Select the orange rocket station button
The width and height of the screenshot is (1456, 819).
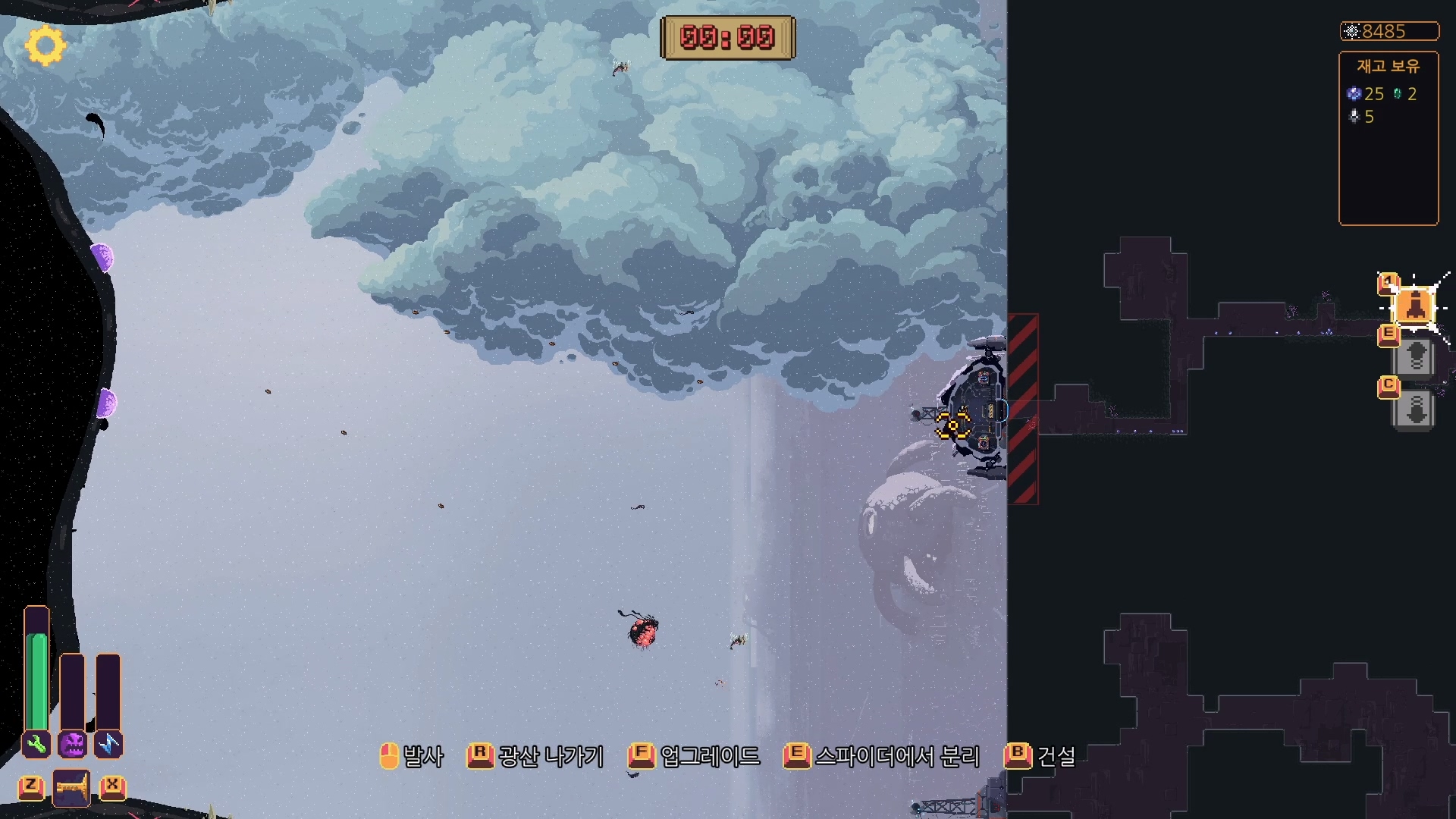[1414, 306]
